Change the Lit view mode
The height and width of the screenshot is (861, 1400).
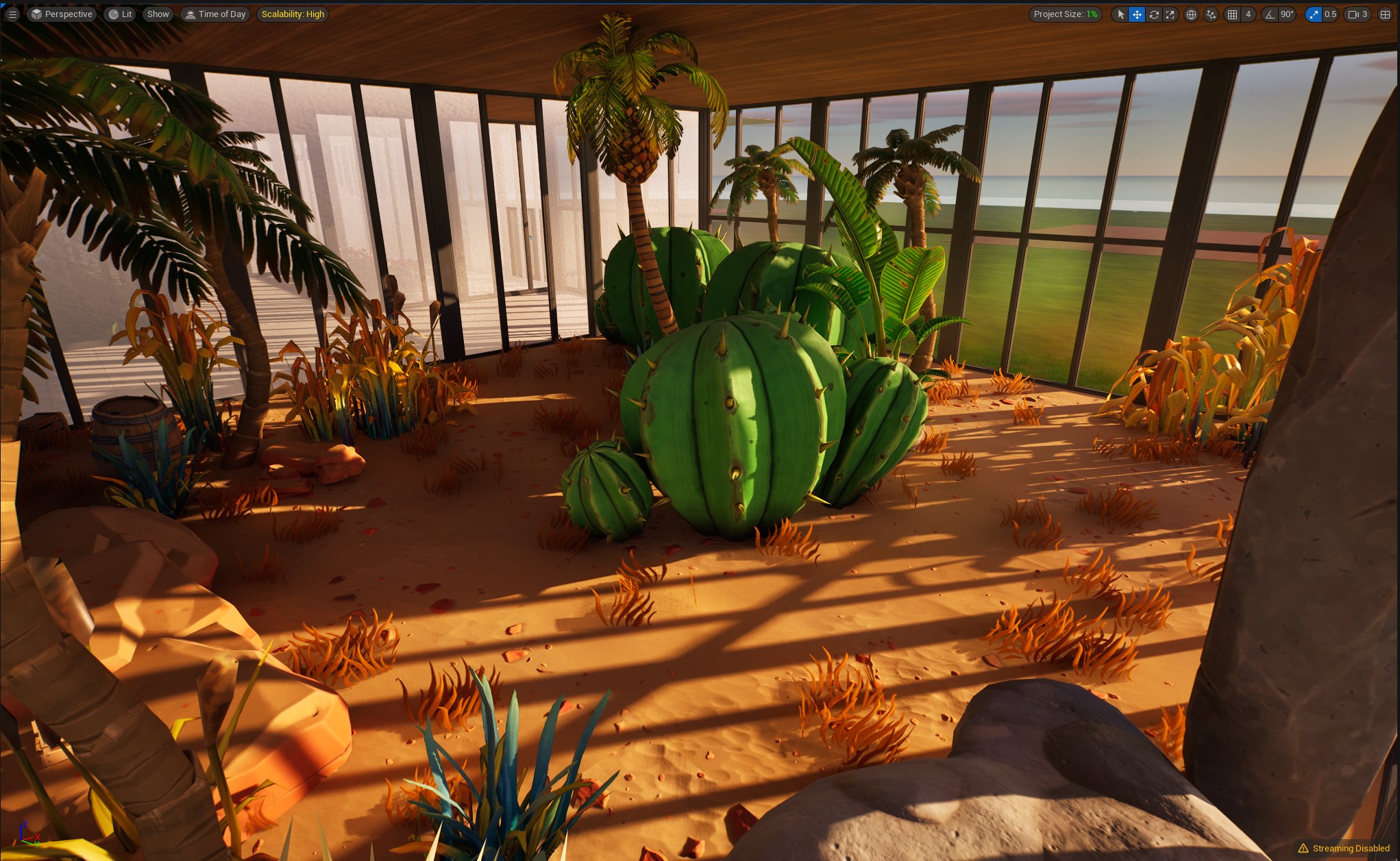[120, 14]
